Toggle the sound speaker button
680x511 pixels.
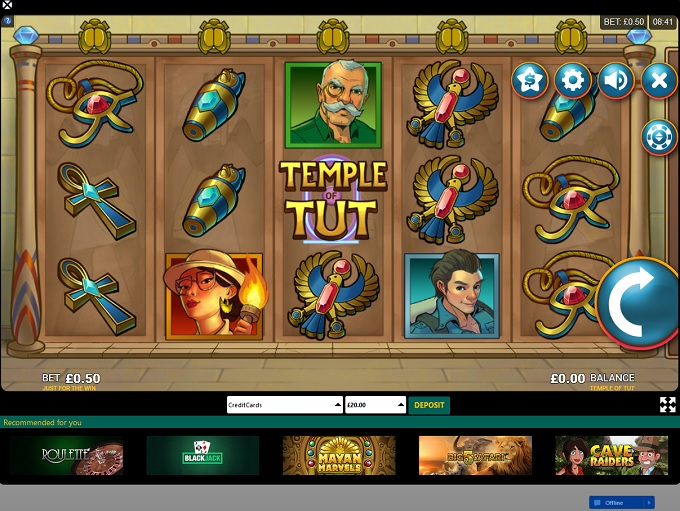click(x=616, y=79)
